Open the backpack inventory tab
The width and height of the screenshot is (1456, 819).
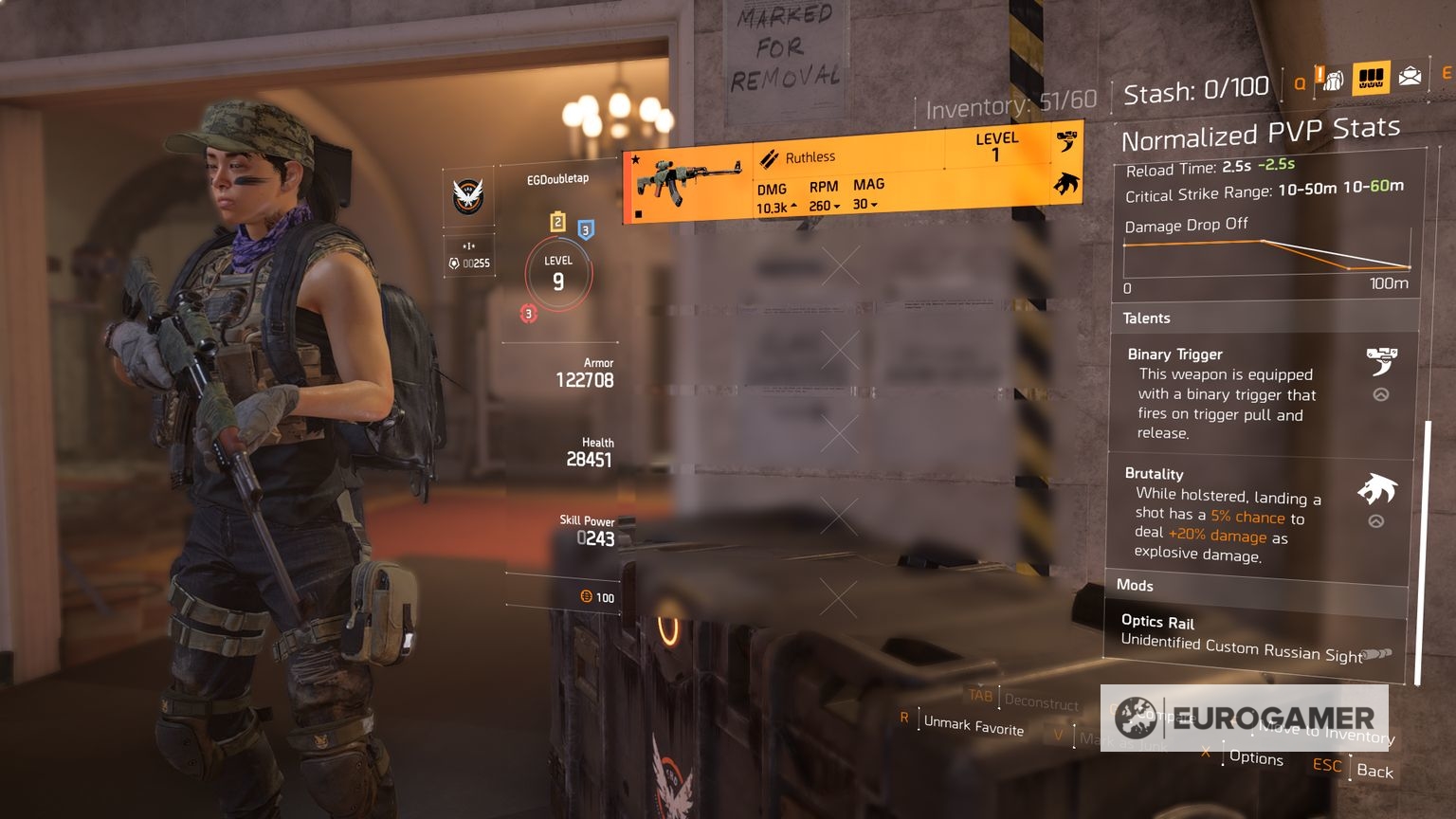(x=1333, y=80)
